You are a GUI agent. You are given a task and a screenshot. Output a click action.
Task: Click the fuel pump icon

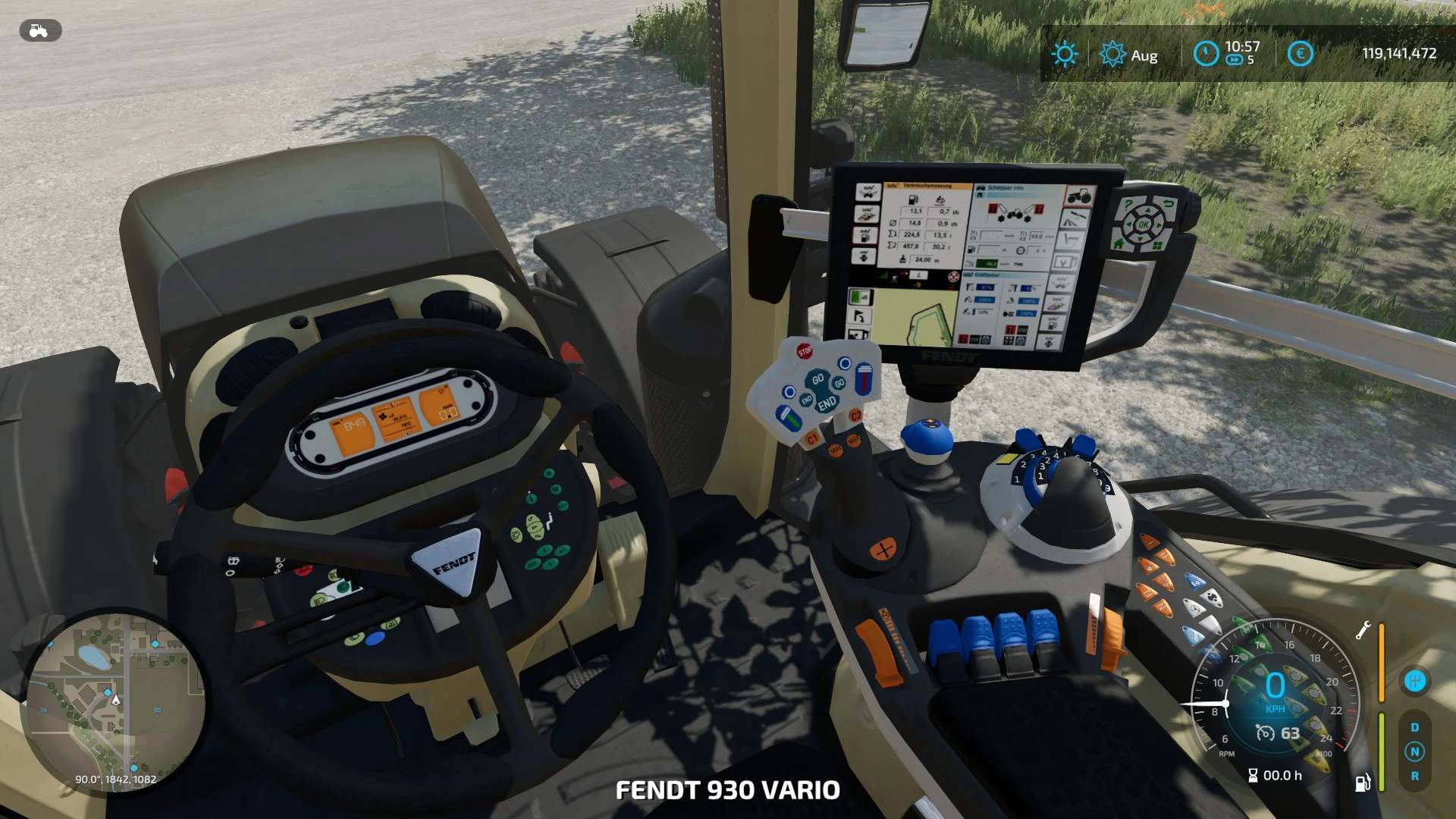click(x=1363, y=783)
